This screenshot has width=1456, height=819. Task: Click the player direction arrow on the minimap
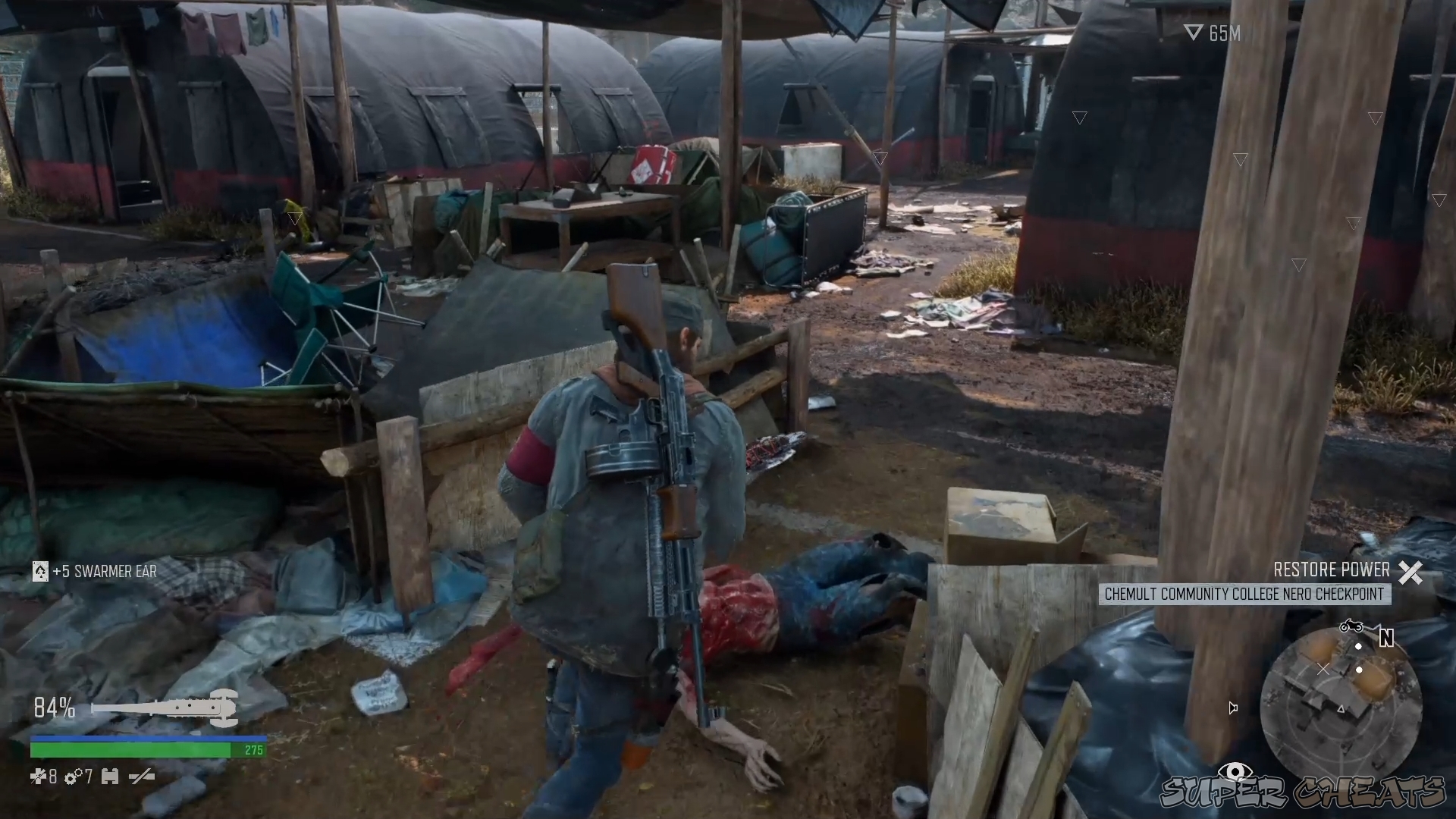pyautogui.click(x=1341, y=708)
